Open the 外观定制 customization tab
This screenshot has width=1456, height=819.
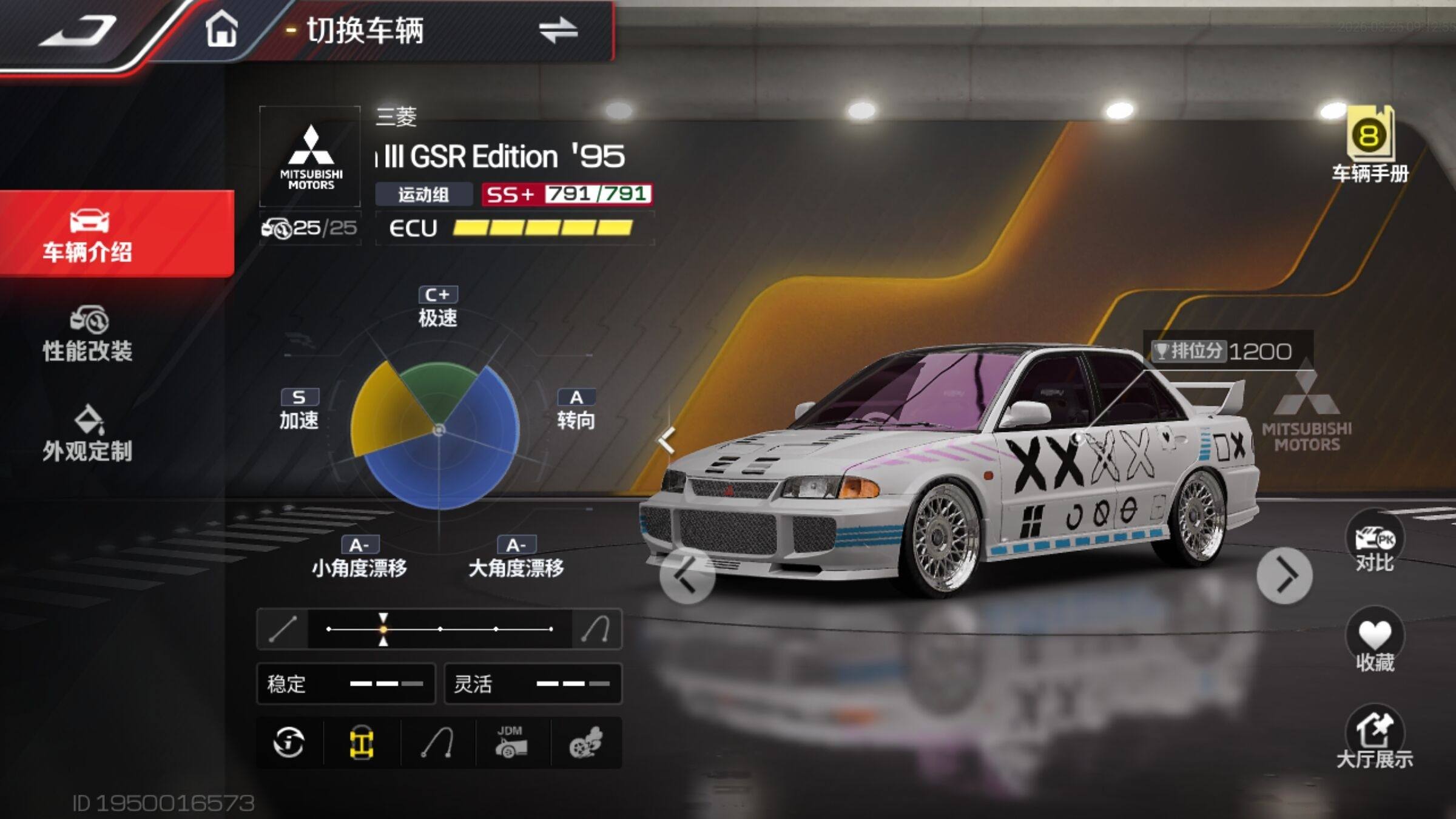(x=89, y=434)
